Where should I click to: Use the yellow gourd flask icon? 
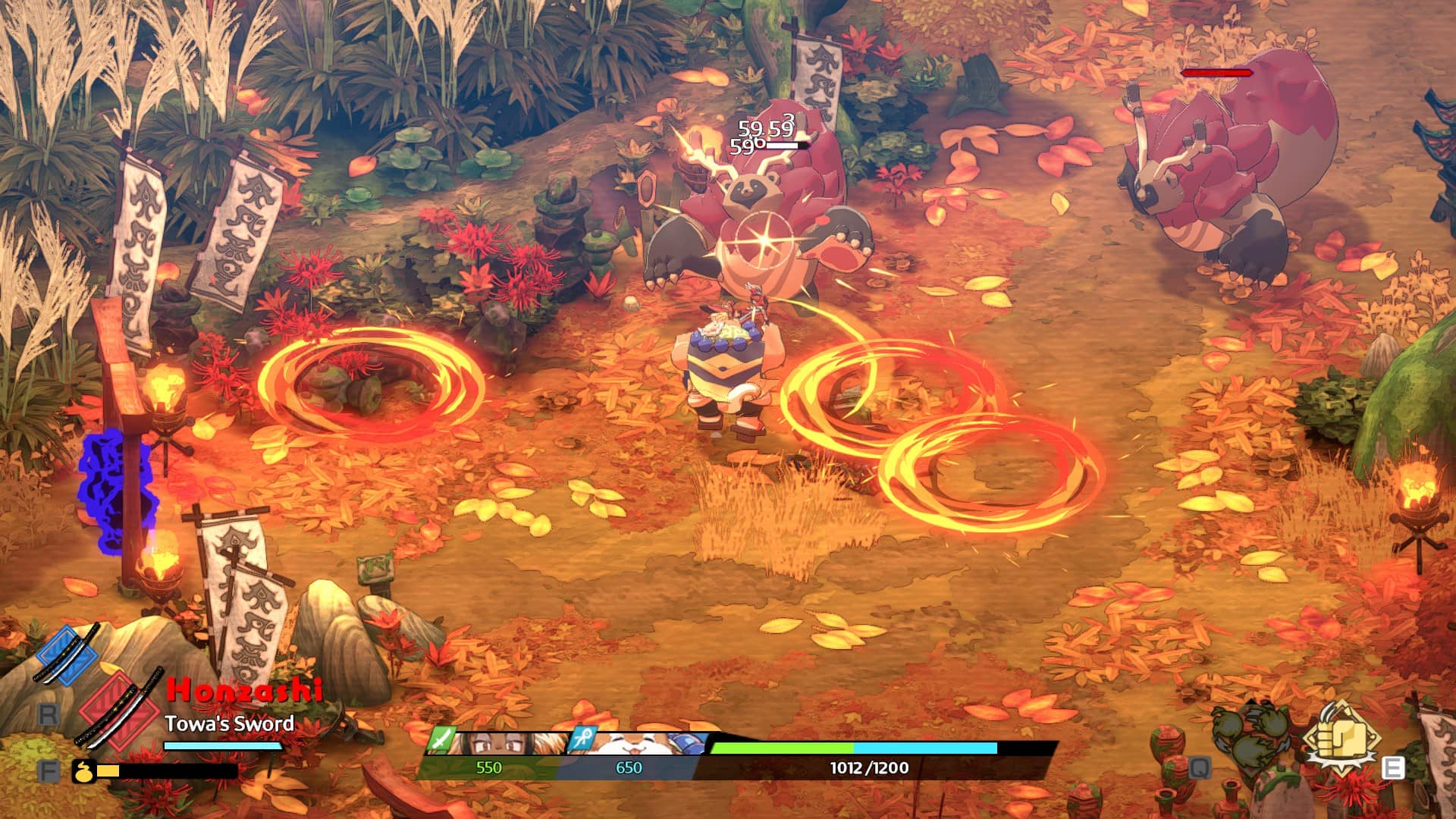click(x=83, y=771)
